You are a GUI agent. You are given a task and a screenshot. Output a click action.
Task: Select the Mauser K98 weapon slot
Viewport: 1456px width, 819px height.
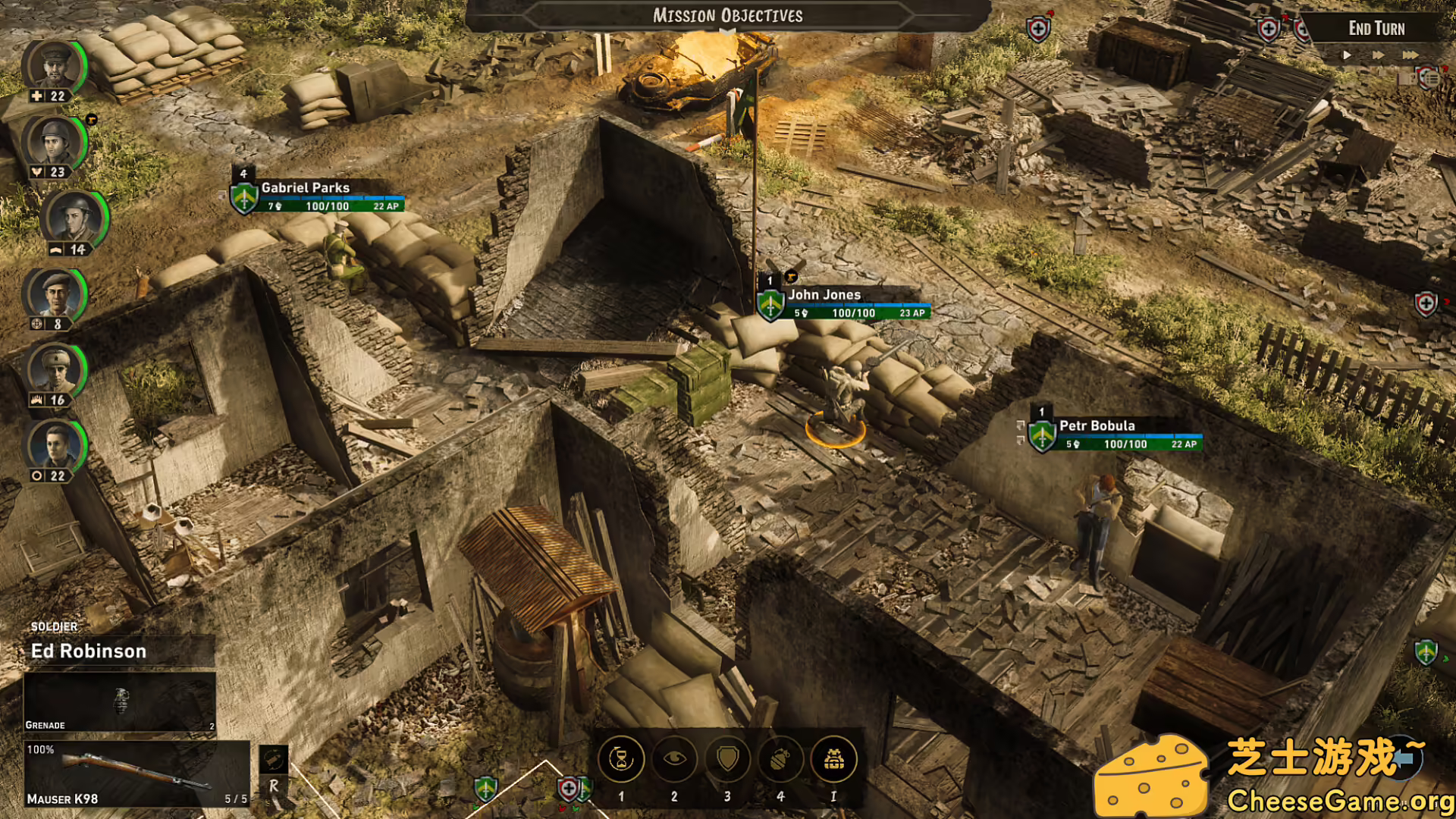(136, 773)
